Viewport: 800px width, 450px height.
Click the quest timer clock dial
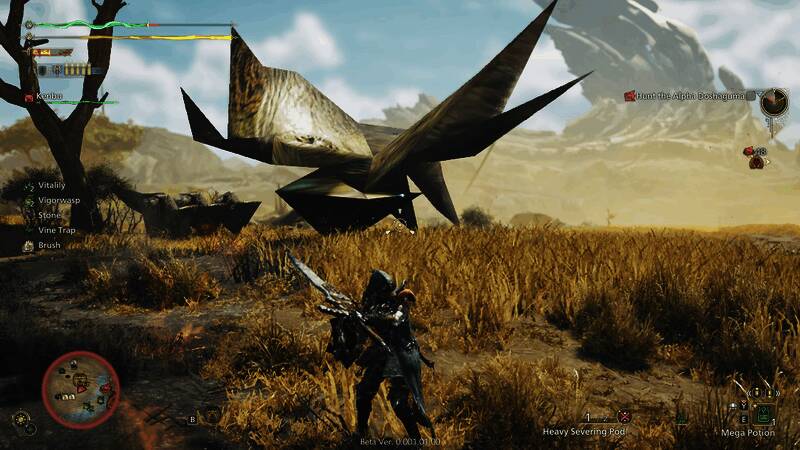773,101
